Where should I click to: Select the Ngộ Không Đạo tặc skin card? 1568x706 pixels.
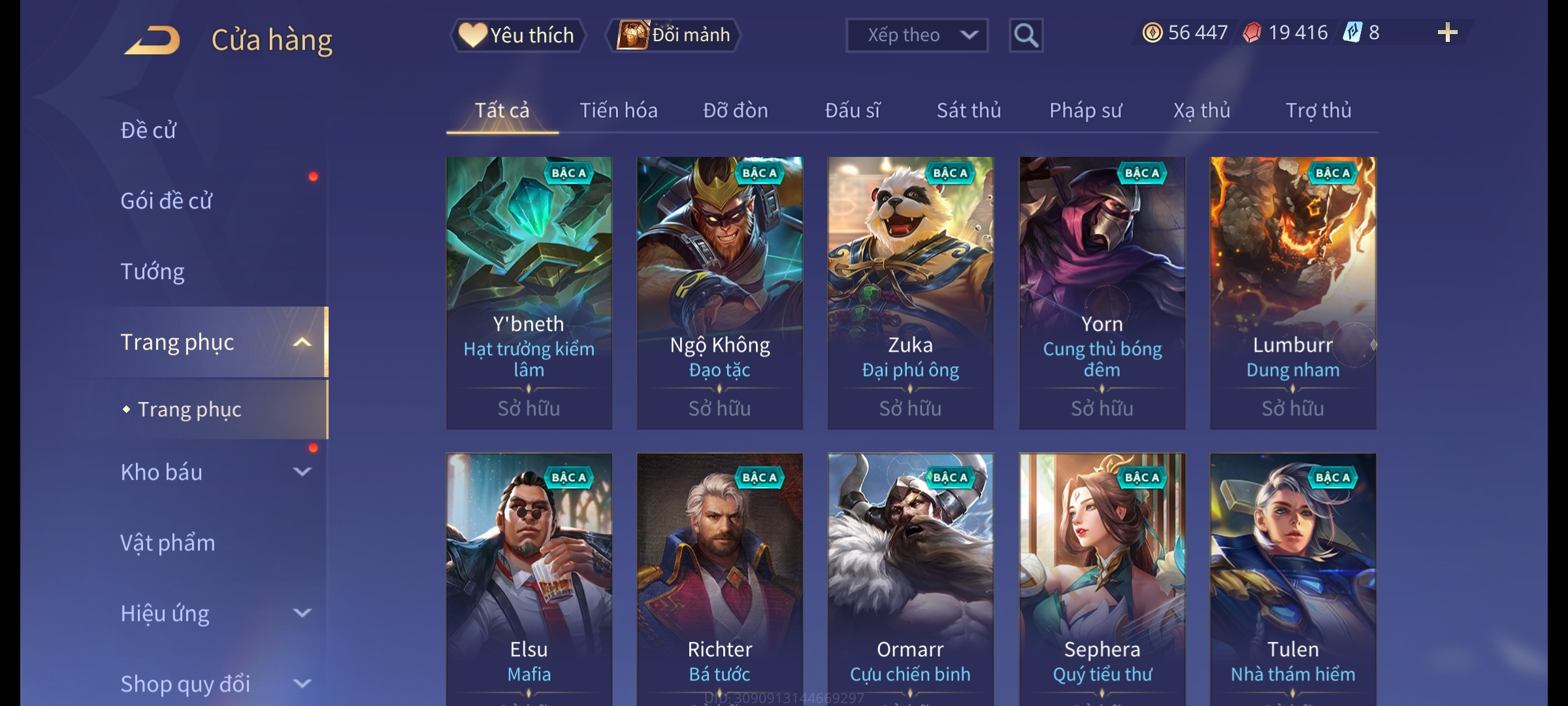point(719,293)
